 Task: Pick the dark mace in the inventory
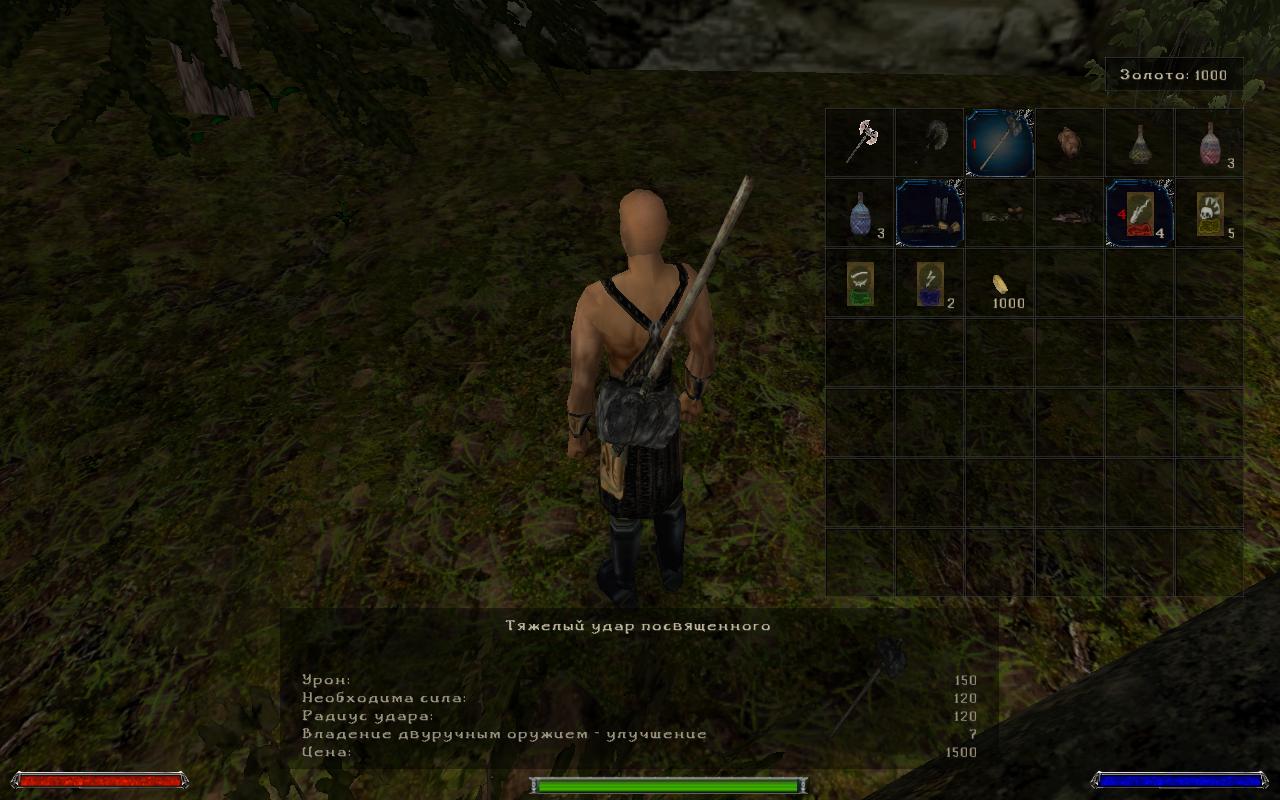[929, 143]
